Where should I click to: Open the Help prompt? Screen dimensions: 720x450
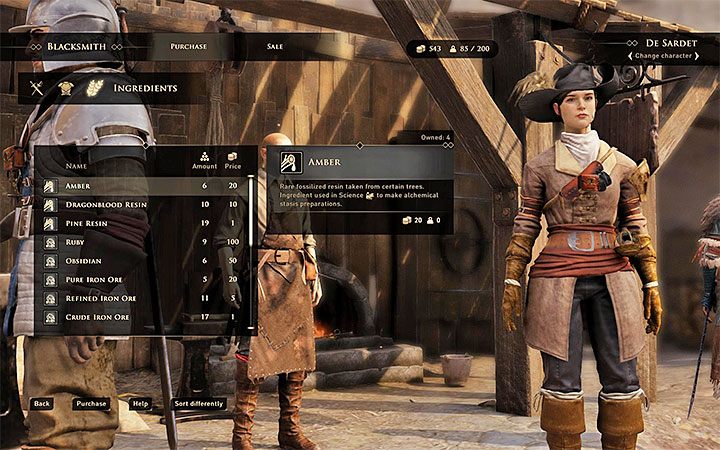point(141,404)
